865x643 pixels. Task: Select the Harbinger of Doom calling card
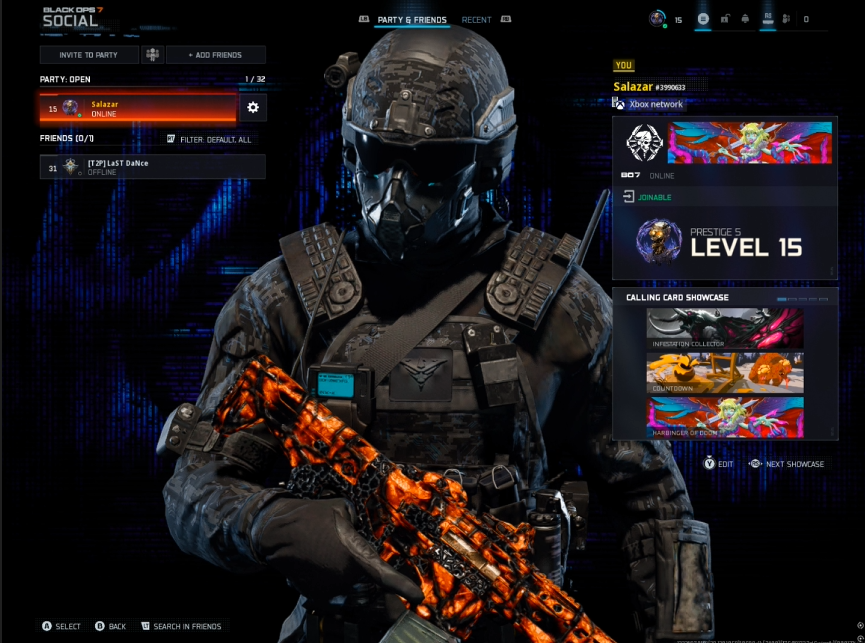coord(725,416)
